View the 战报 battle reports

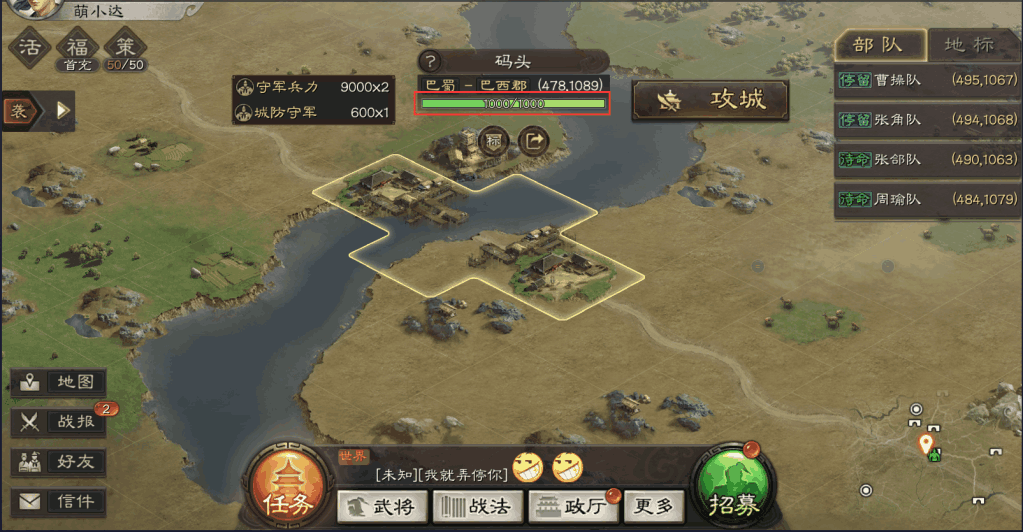pos(58,422)
